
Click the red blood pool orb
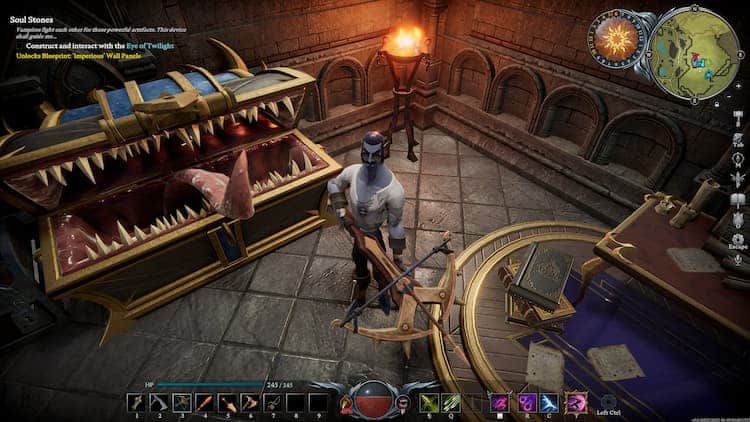pos(373,400)
